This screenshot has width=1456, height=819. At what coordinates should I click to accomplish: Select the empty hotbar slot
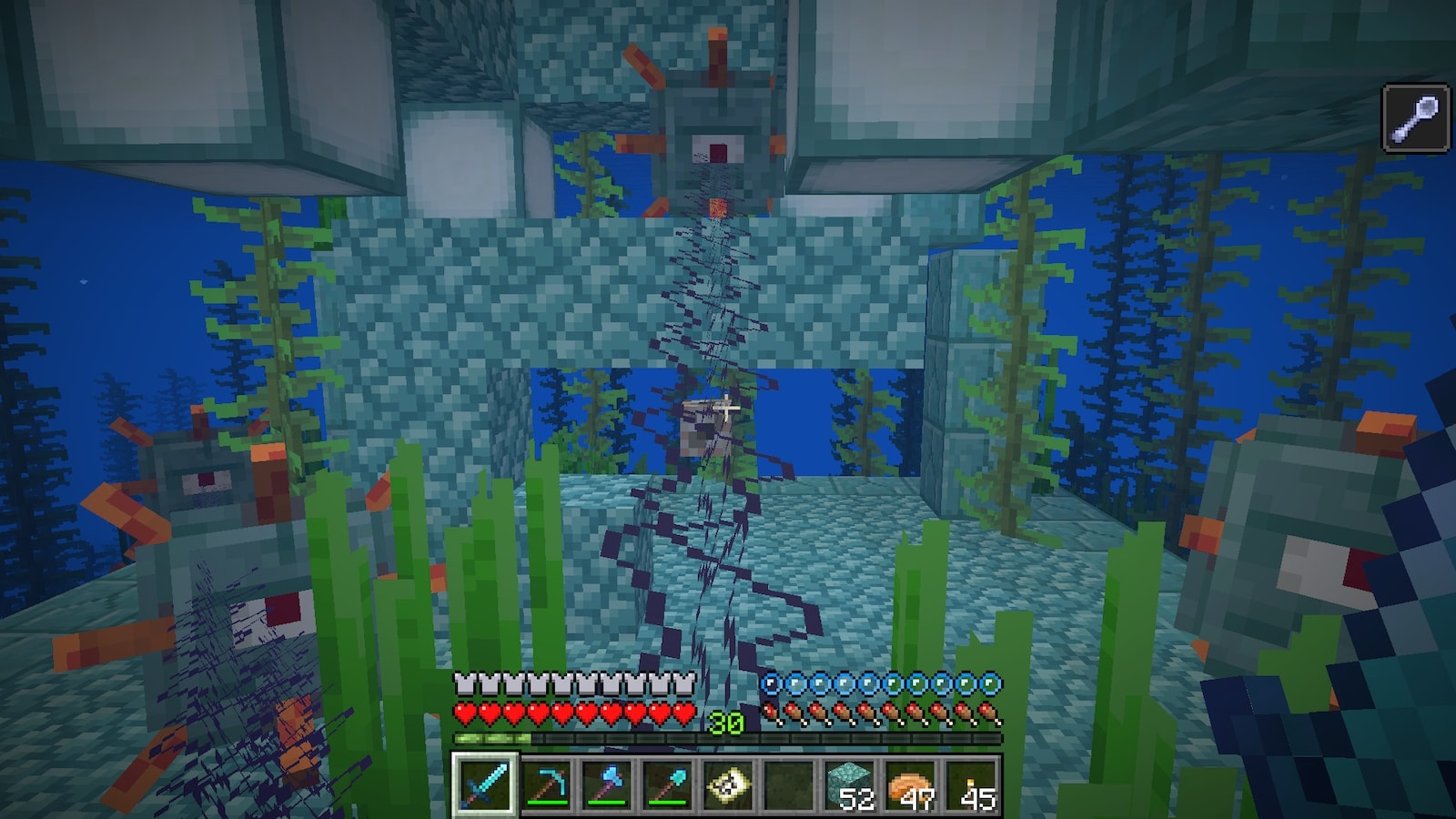point(789,784)
